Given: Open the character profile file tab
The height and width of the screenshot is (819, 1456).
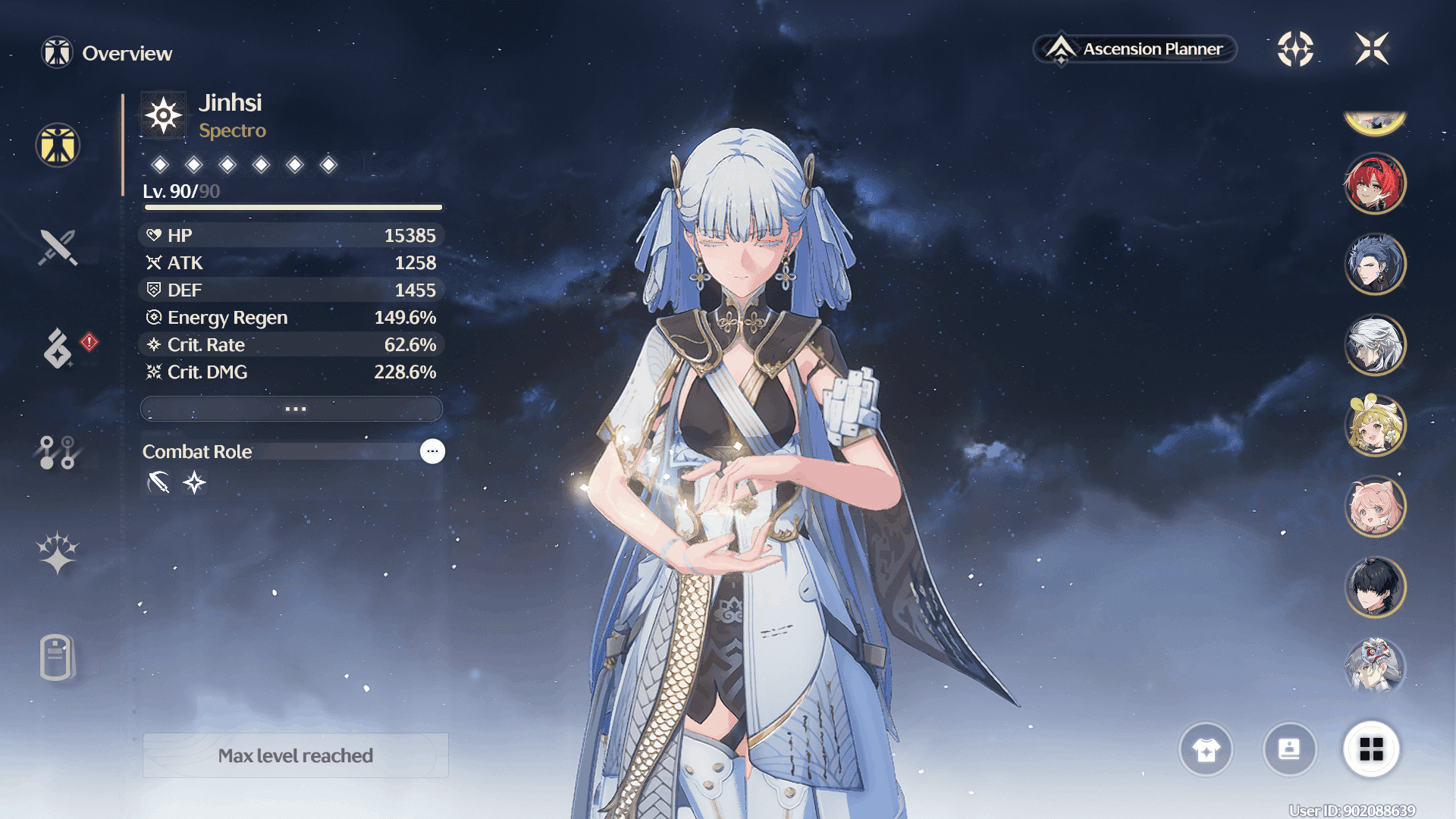Looking at the screenshot, I should 57,657.
